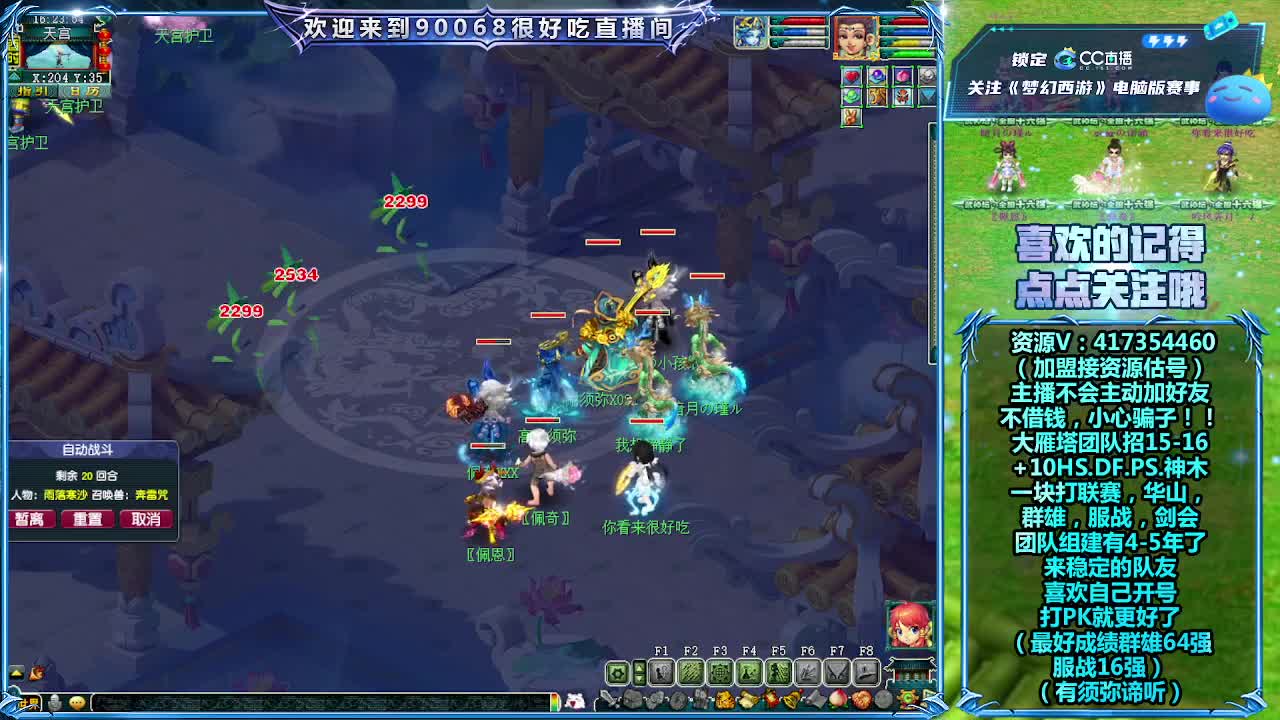1280x720 pixels.
Task: Click the victory-hand capture command icon
Action: coord(851,118)
